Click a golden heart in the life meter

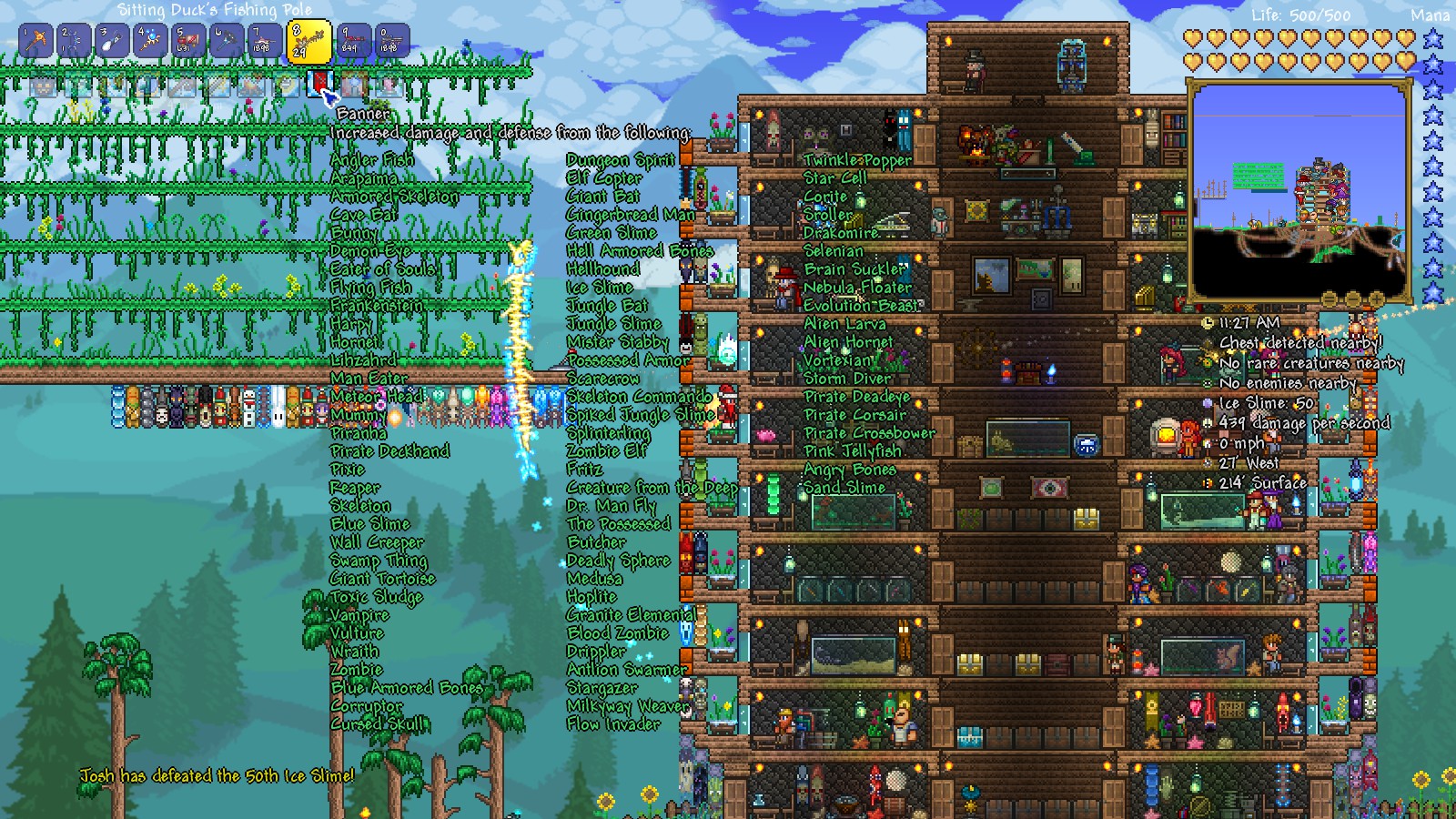tap(1192, 39)
